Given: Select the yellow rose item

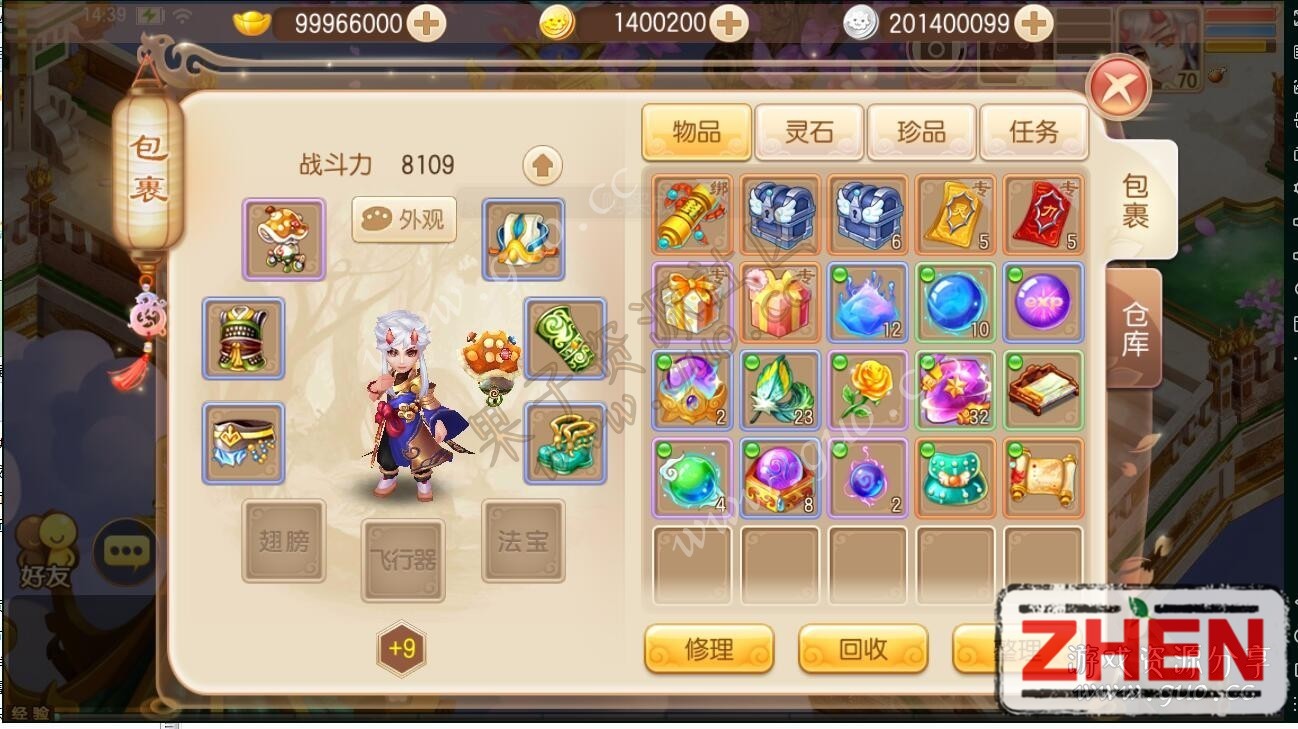Looking at the screenshot, I should click(x=868, y=390).
